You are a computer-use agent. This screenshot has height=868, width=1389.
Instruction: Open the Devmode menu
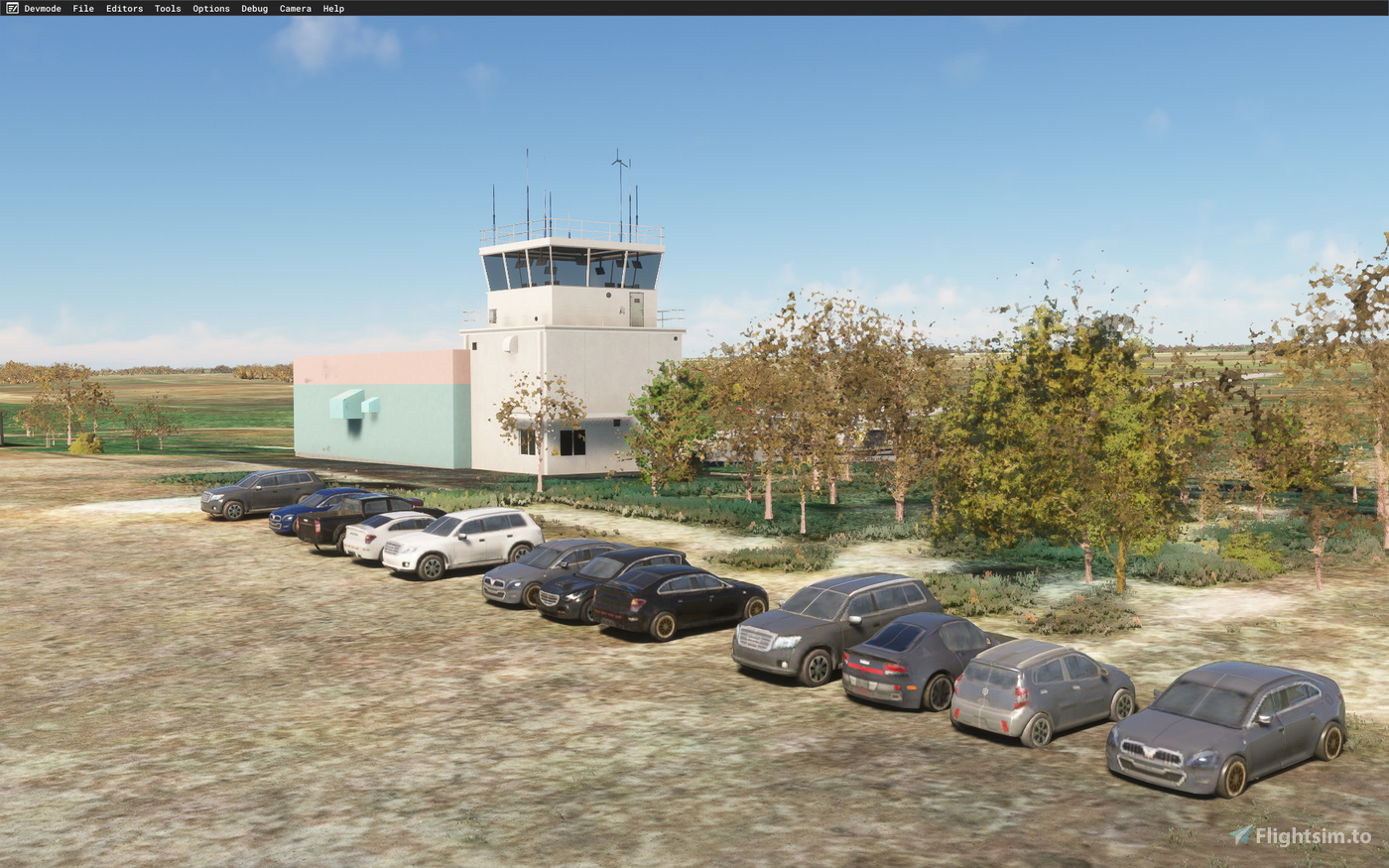point(45,8)
